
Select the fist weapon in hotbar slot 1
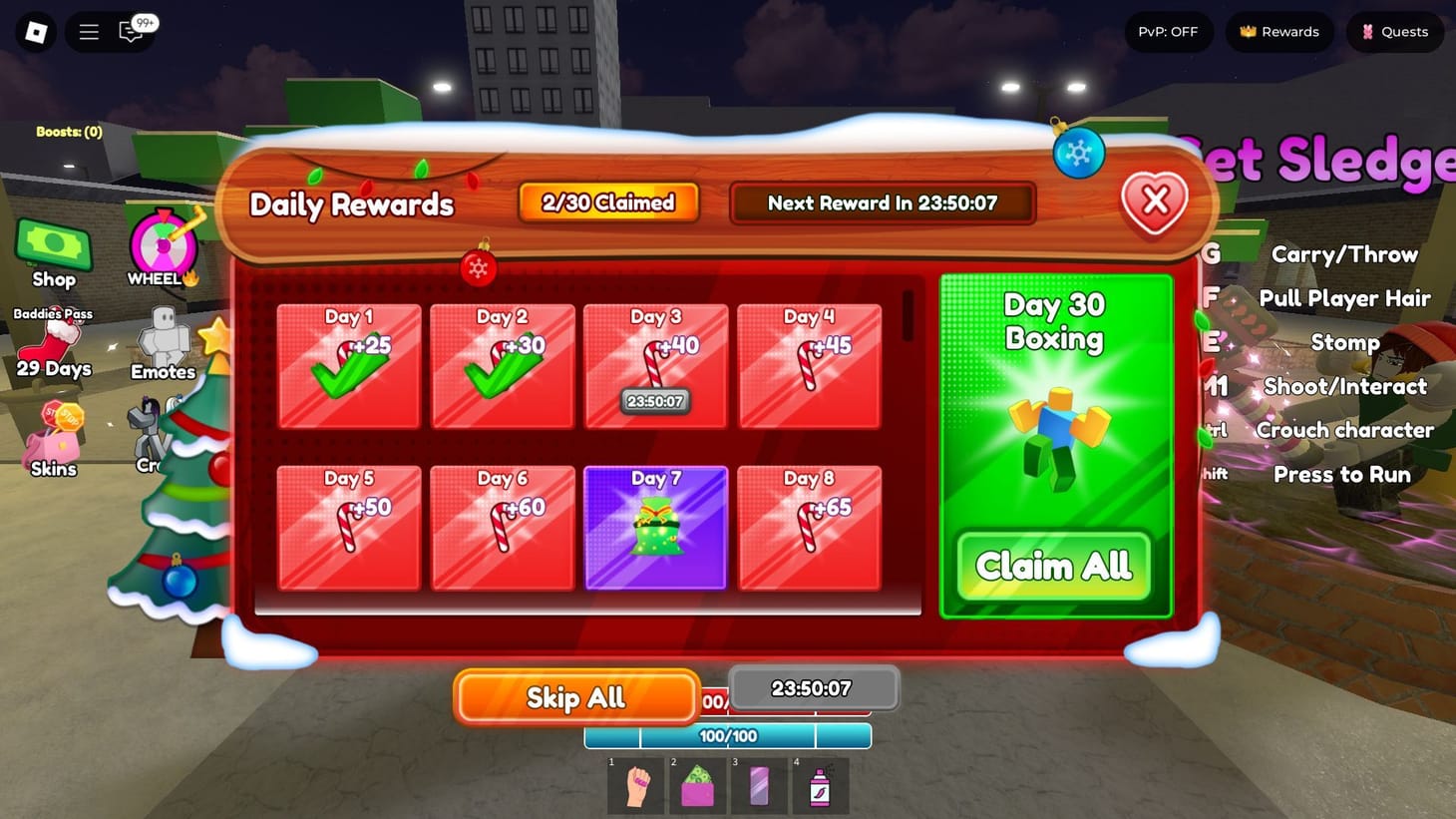tap(636, 786)
